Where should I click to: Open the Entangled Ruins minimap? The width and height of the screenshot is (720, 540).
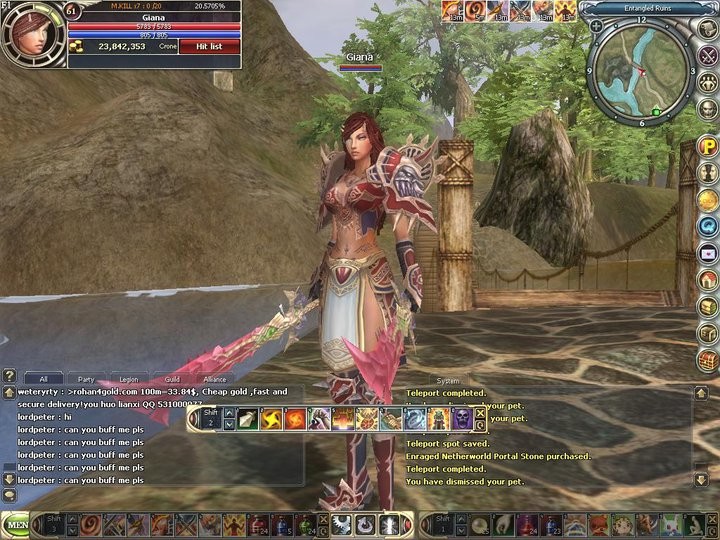tap(640, 69)
